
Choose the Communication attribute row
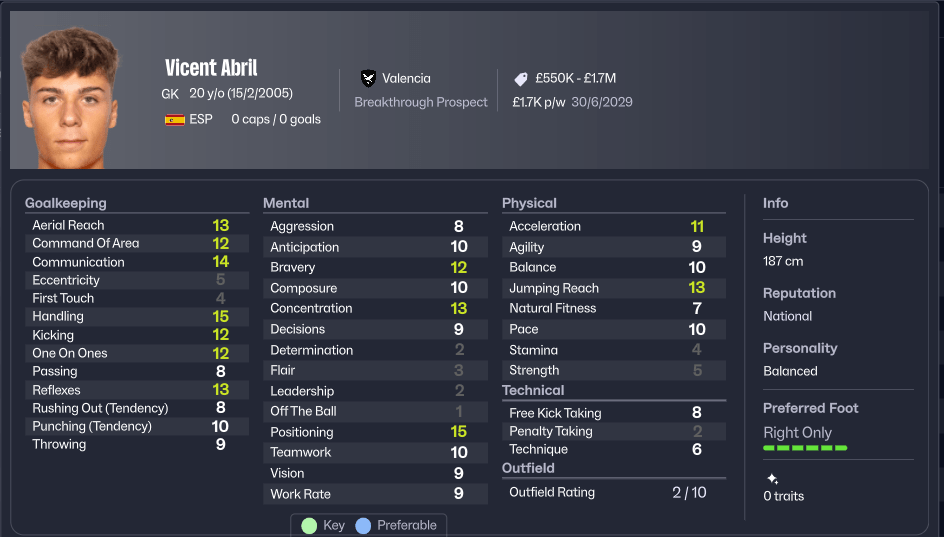(x=135, y=262)
